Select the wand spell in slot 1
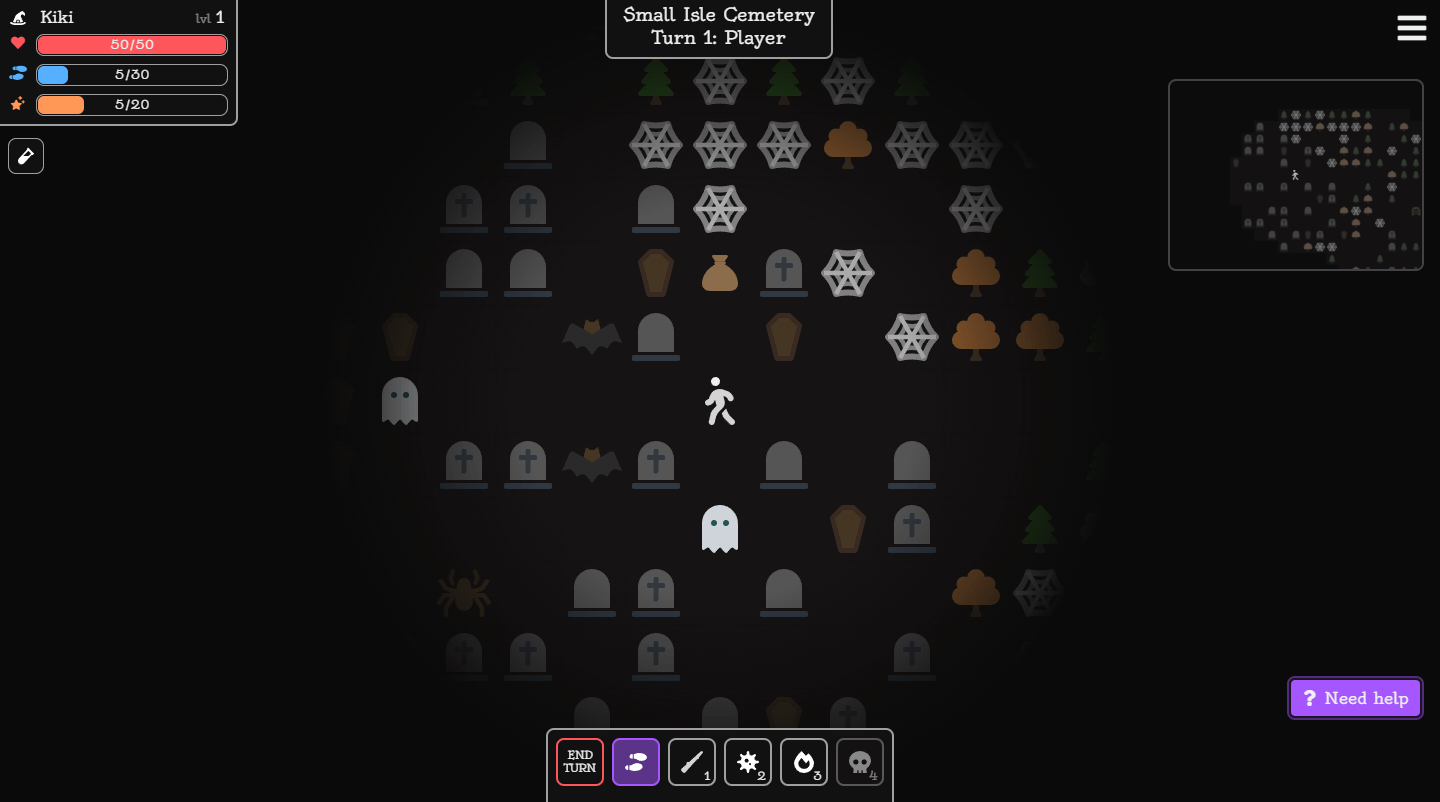The height and width of the screenshot is (802, 1440). click(692, 762)
